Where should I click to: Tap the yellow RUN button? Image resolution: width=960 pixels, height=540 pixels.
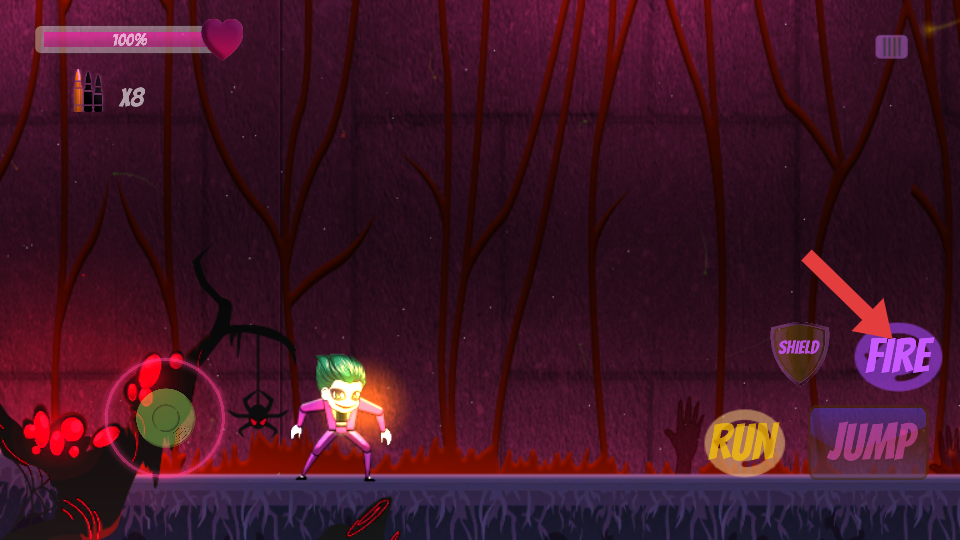click(x=744, y=443)
